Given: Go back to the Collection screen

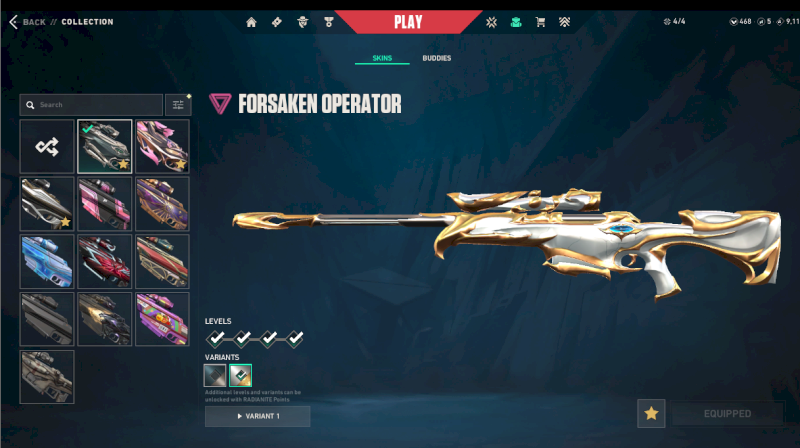Looking at the screenshot, I should coord(28,22).
